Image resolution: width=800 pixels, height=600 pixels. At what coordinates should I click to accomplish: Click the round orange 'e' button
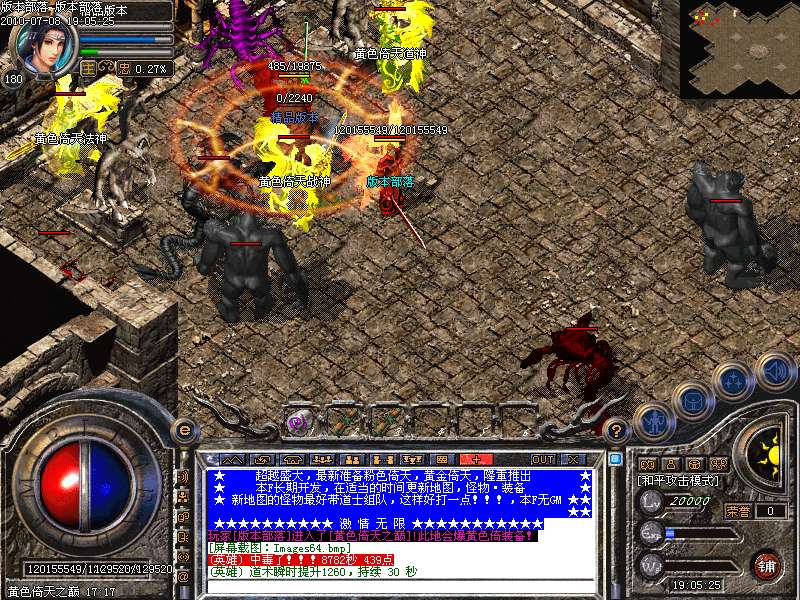tap(183, 430)
